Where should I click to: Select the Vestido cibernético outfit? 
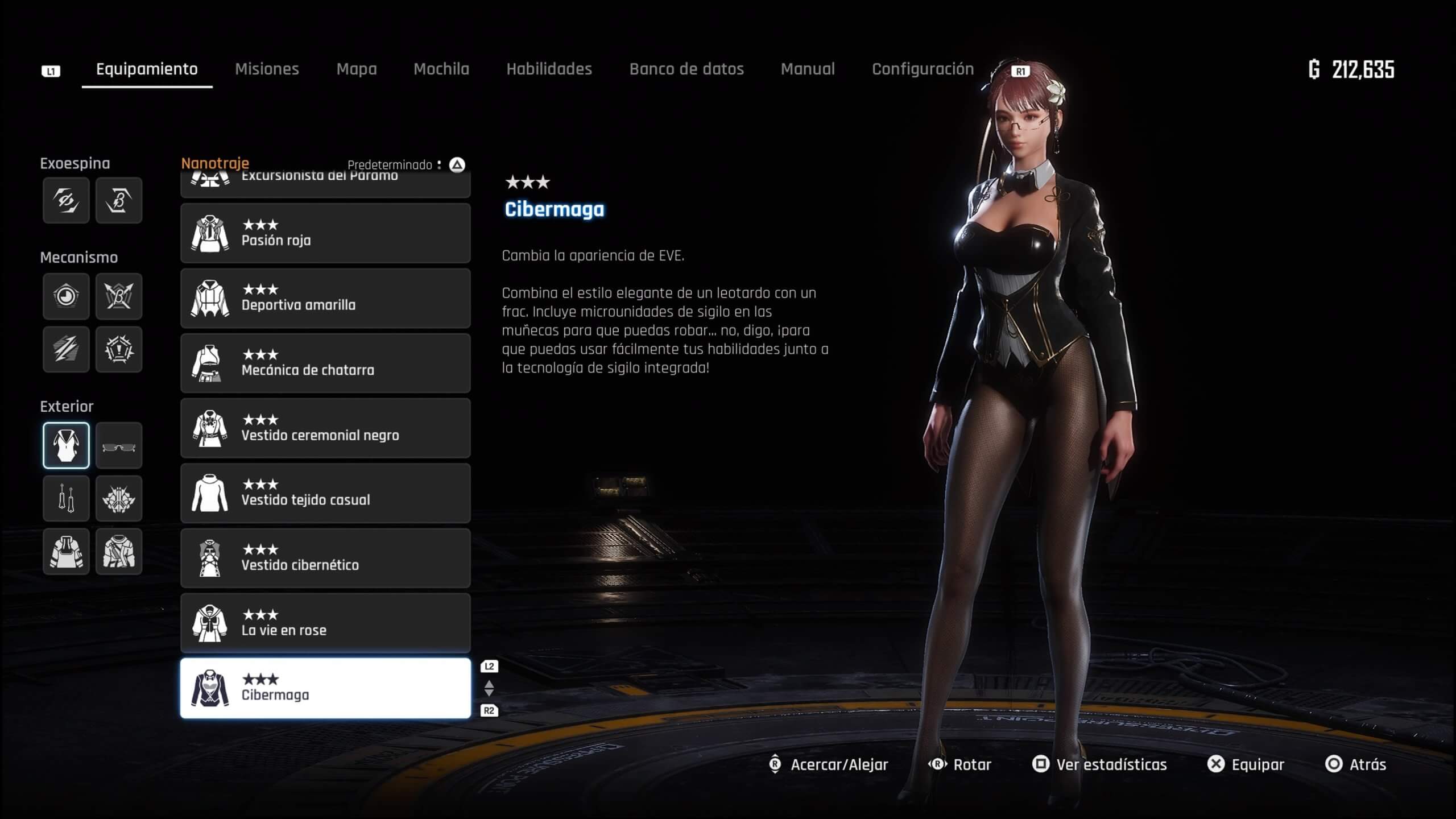coord(325,558)
